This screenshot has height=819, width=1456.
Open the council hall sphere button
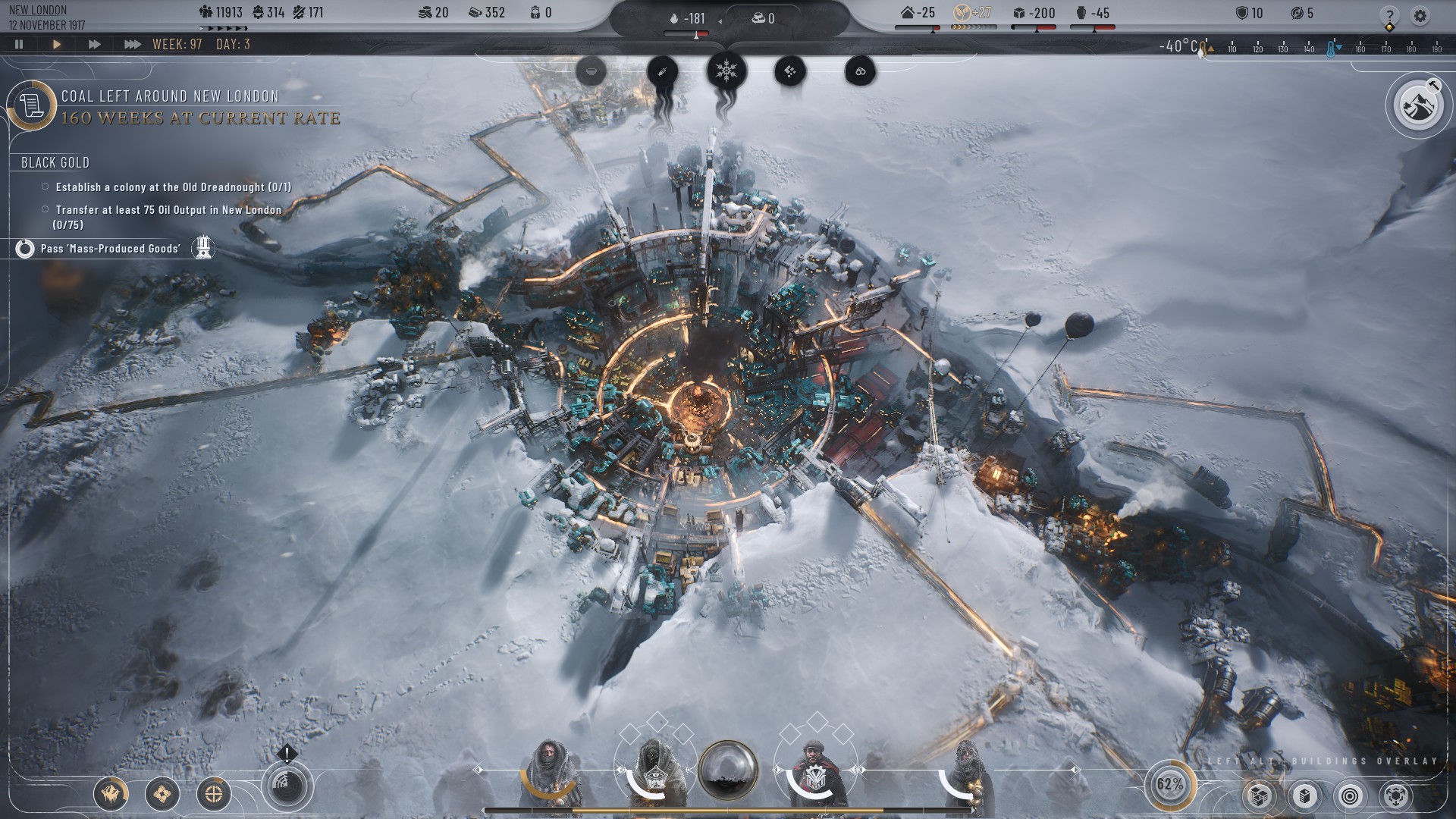tap(728, 770)
